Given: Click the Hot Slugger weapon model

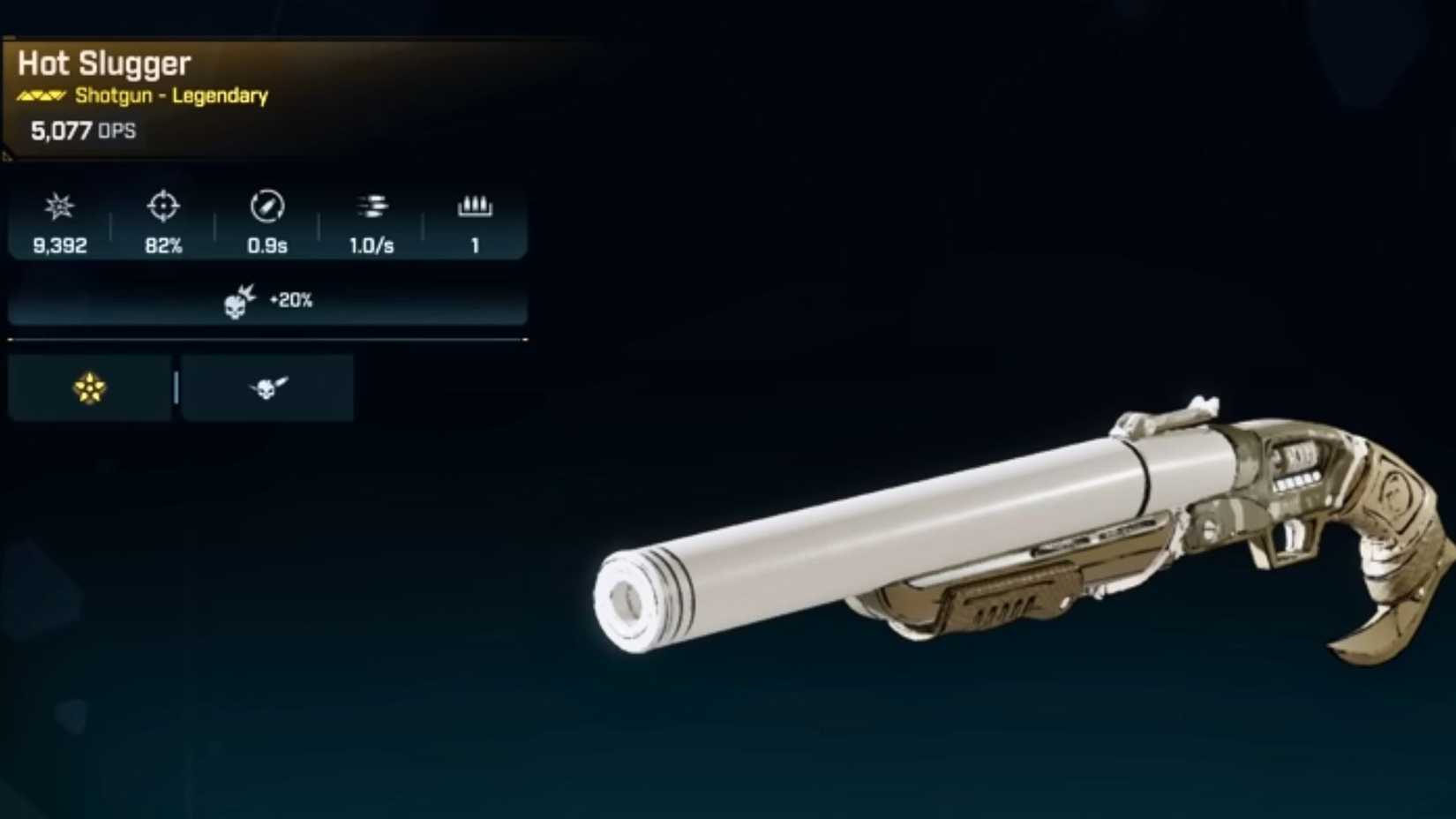Looking at the screenshot, I should click(x=1015, y=530).
